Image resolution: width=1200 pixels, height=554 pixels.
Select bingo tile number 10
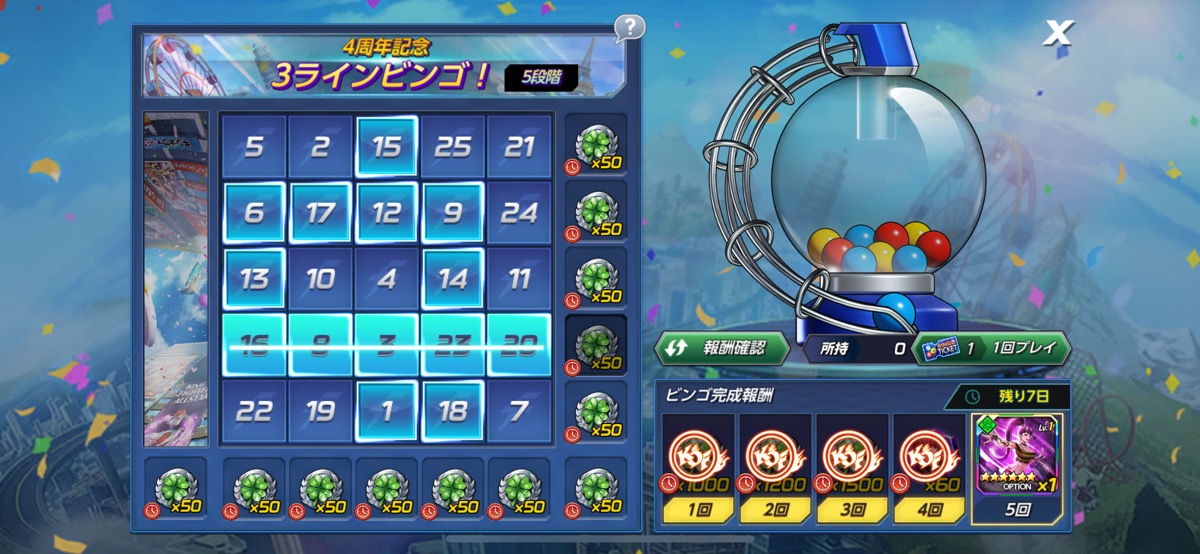pos(320,278)
